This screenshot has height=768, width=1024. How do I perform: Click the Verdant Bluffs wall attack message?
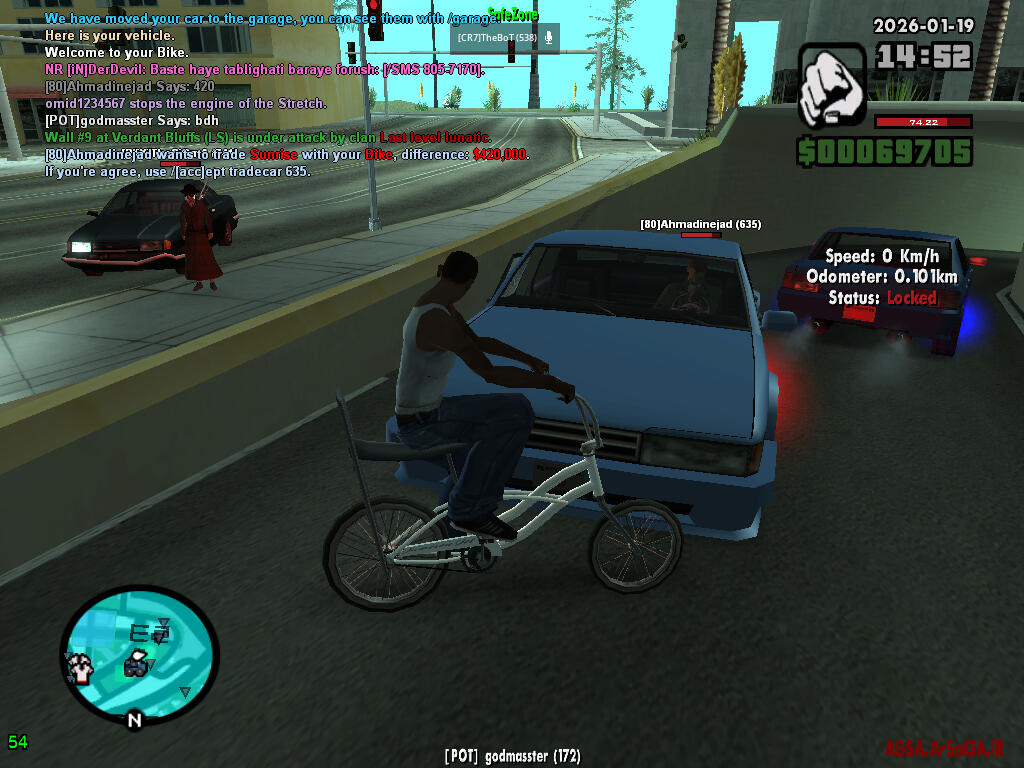pyautogui.click(x=267, y=137)
